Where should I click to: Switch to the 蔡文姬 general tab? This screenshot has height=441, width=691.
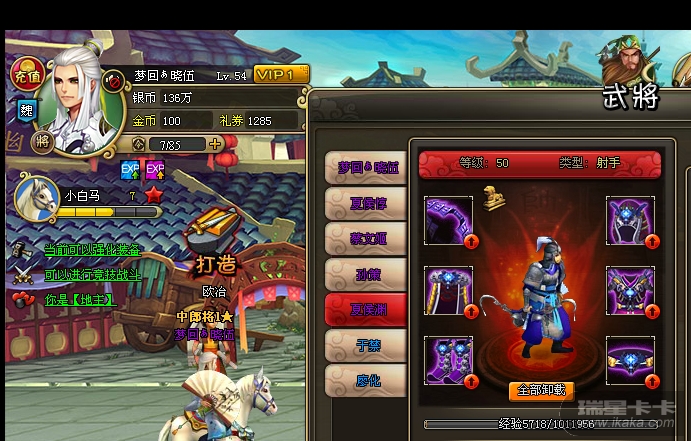367,239
